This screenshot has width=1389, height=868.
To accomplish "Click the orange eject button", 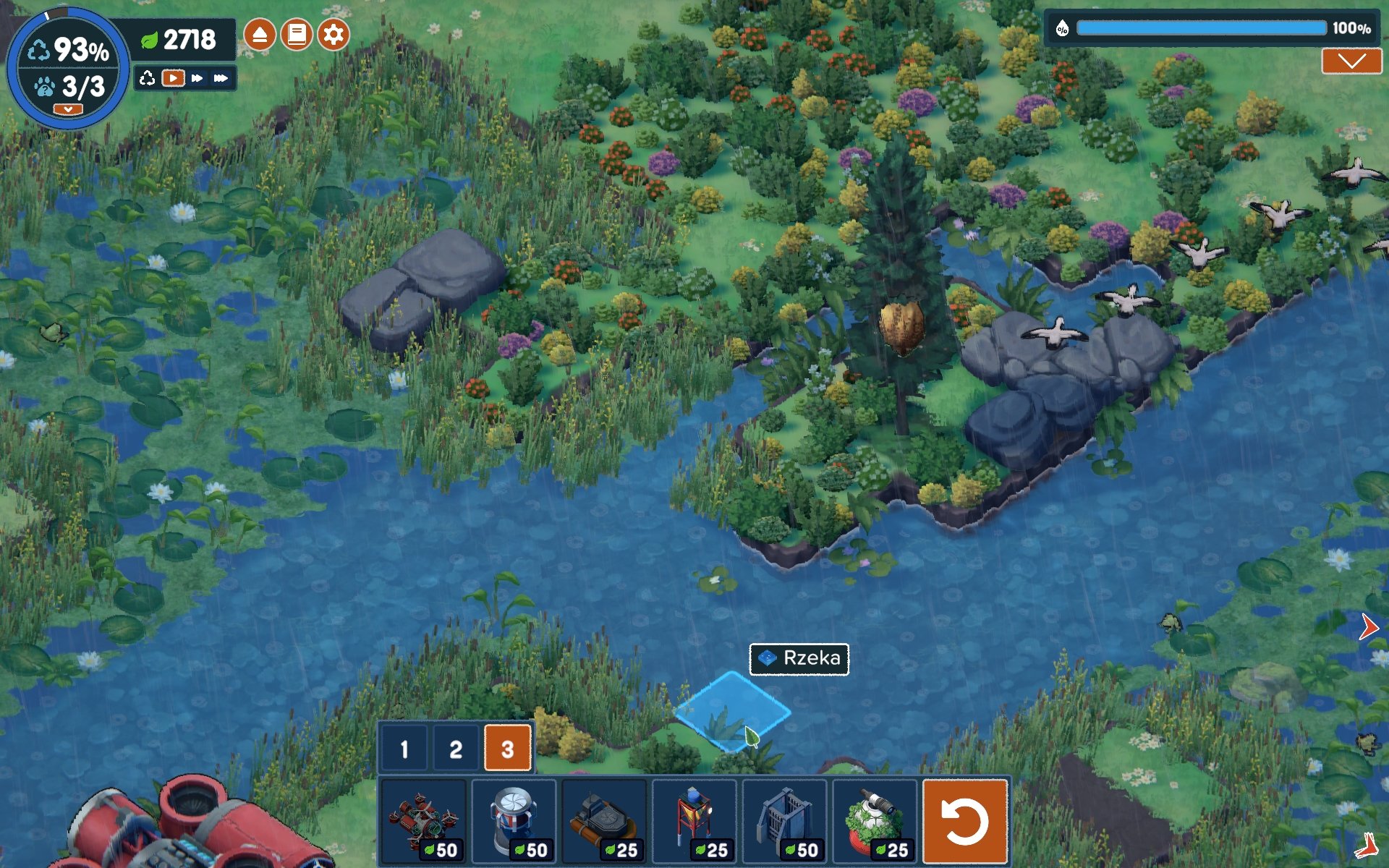I will (260, 35).
